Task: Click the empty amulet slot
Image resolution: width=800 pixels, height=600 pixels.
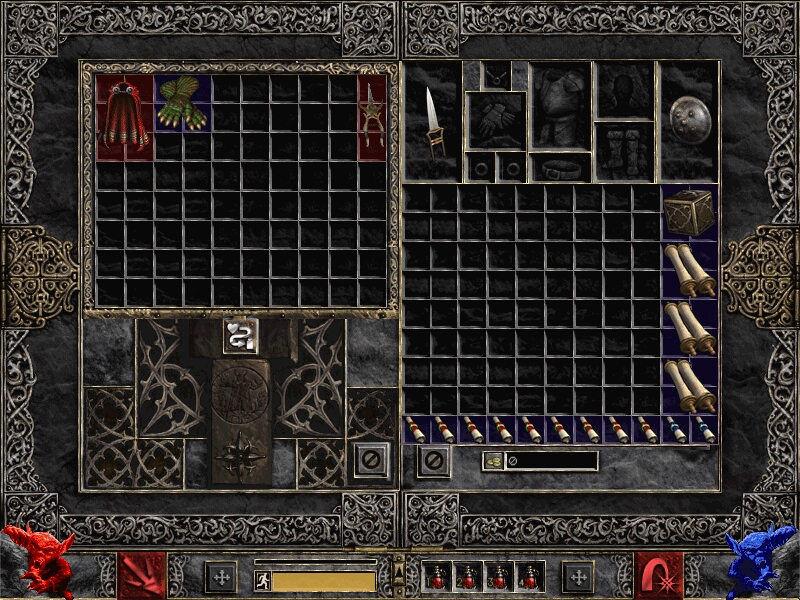Action: coord(496,75)
